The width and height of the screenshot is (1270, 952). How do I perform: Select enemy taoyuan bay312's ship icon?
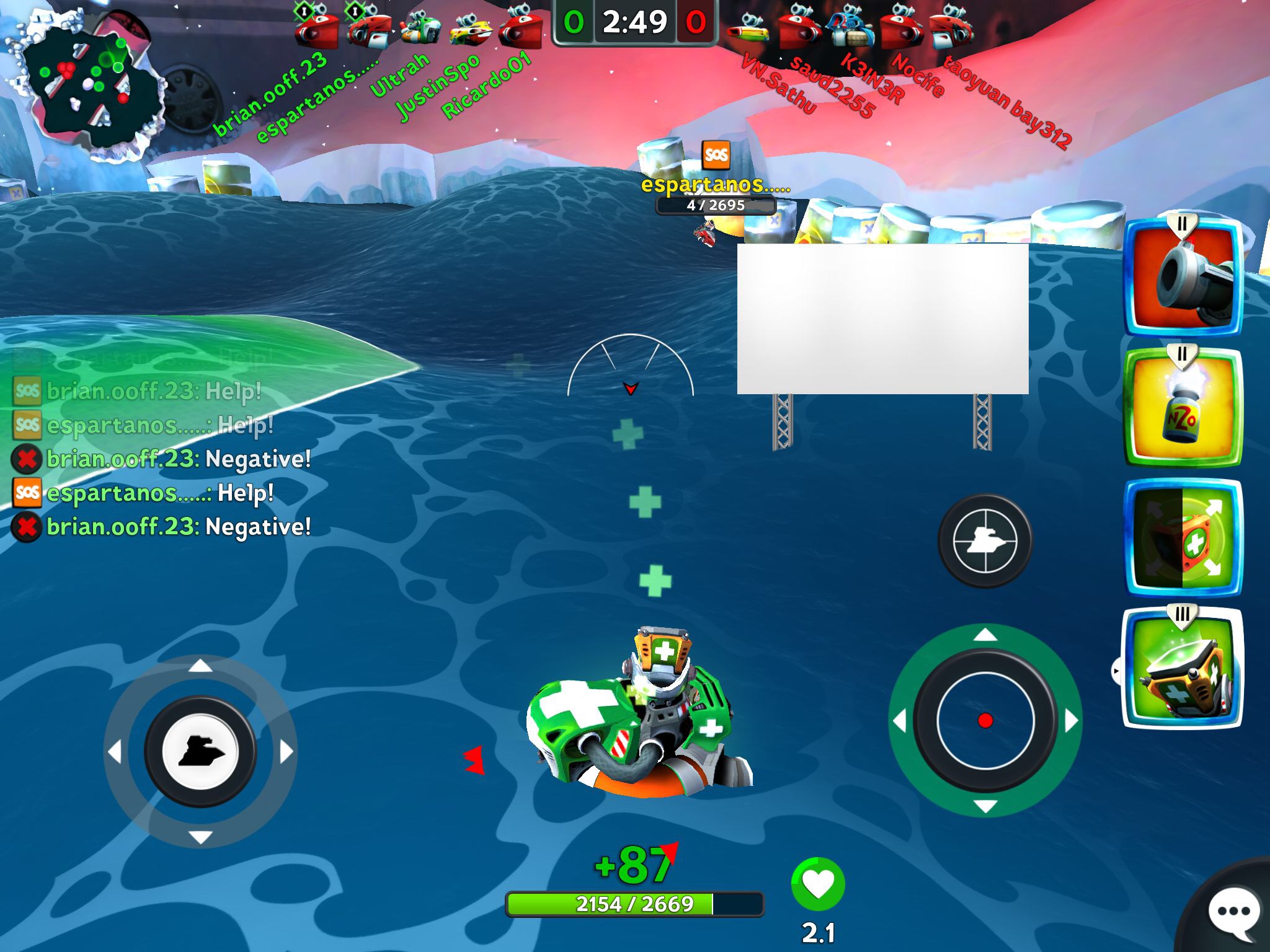coord(949,28)
